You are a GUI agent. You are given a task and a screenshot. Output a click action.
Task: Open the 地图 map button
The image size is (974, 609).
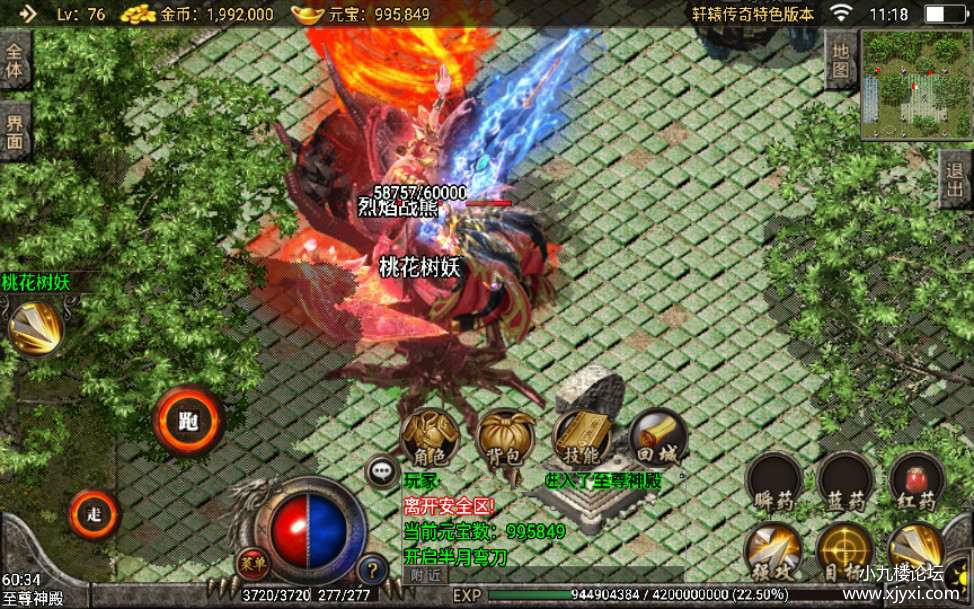point(840,58)
